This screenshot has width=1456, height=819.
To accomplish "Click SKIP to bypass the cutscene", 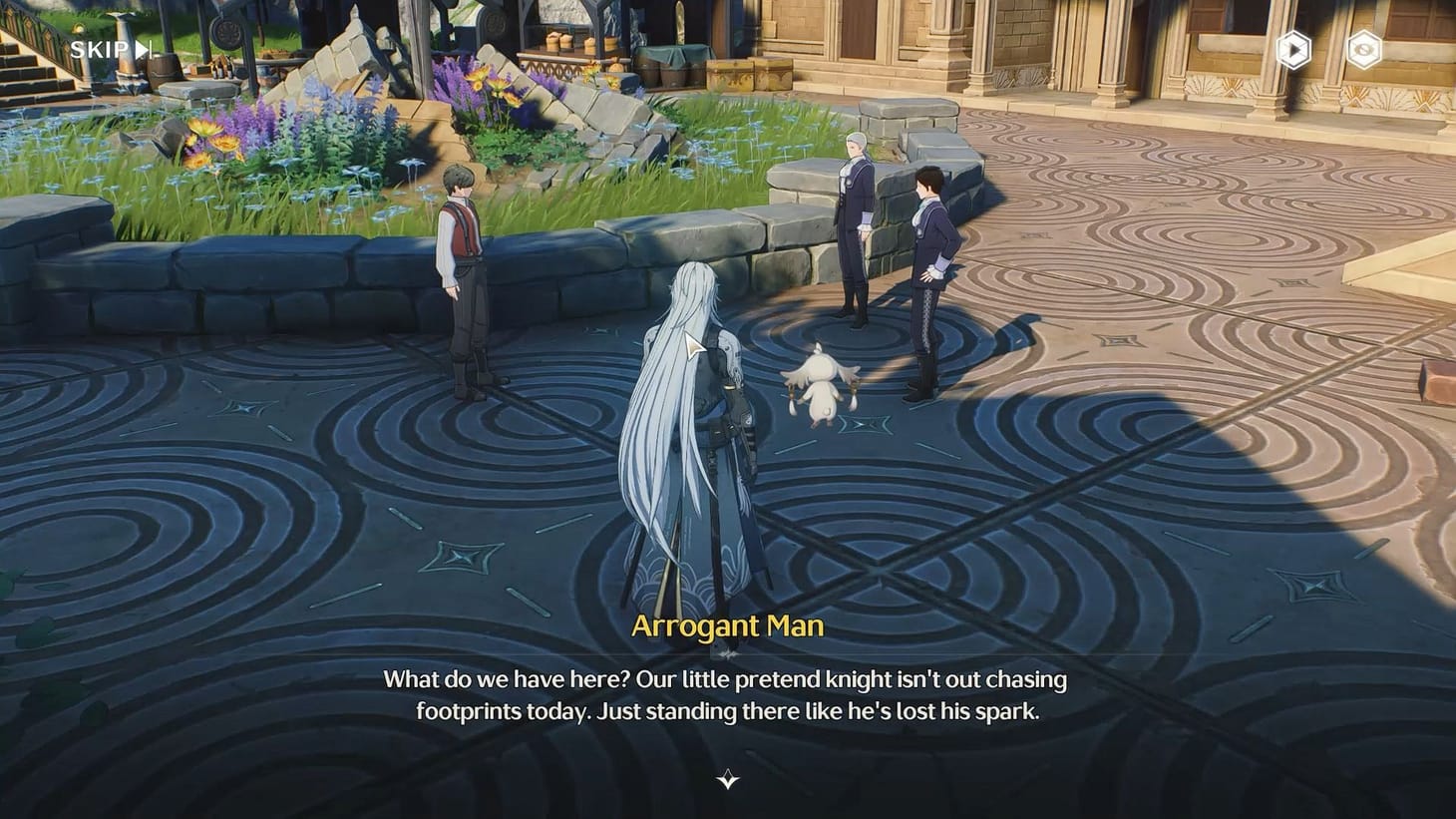I will pos(100,49).
